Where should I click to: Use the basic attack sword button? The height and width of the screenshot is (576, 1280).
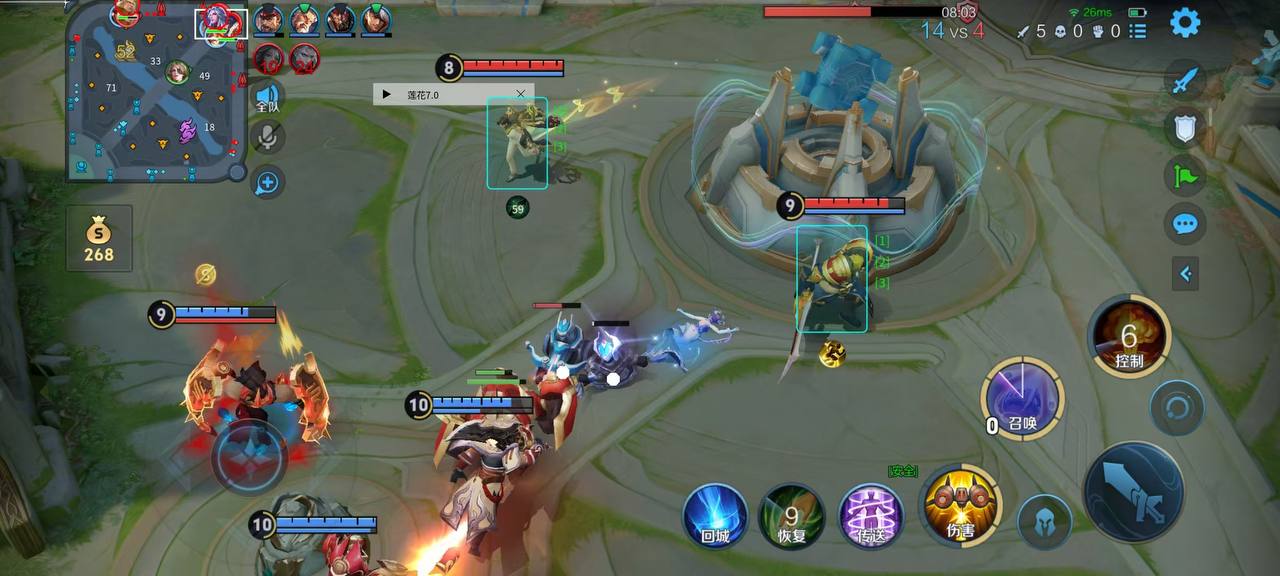tap(1133, 492)
